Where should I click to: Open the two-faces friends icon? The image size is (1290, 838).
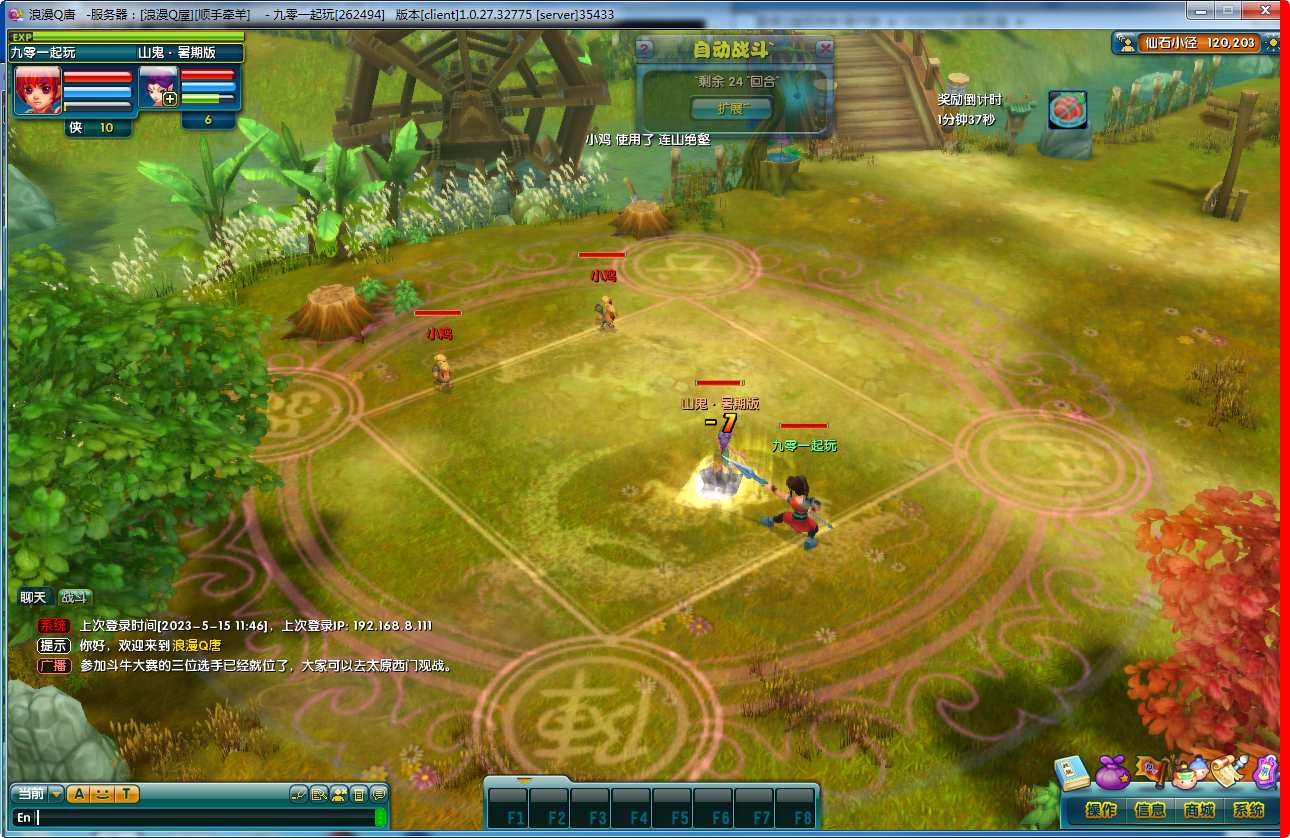point(1190,772)
